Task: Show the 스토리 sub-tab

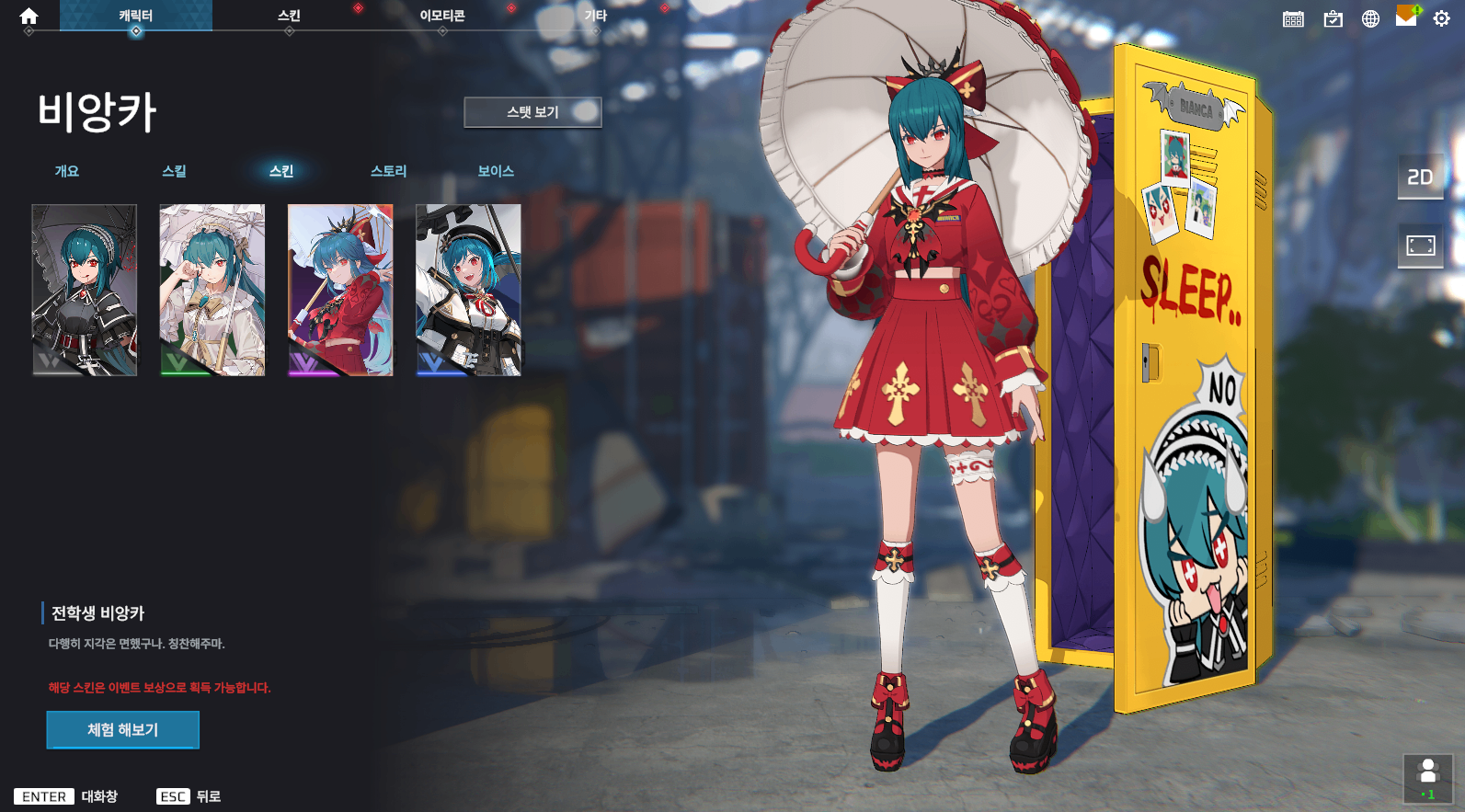Action: click(388, 171)
